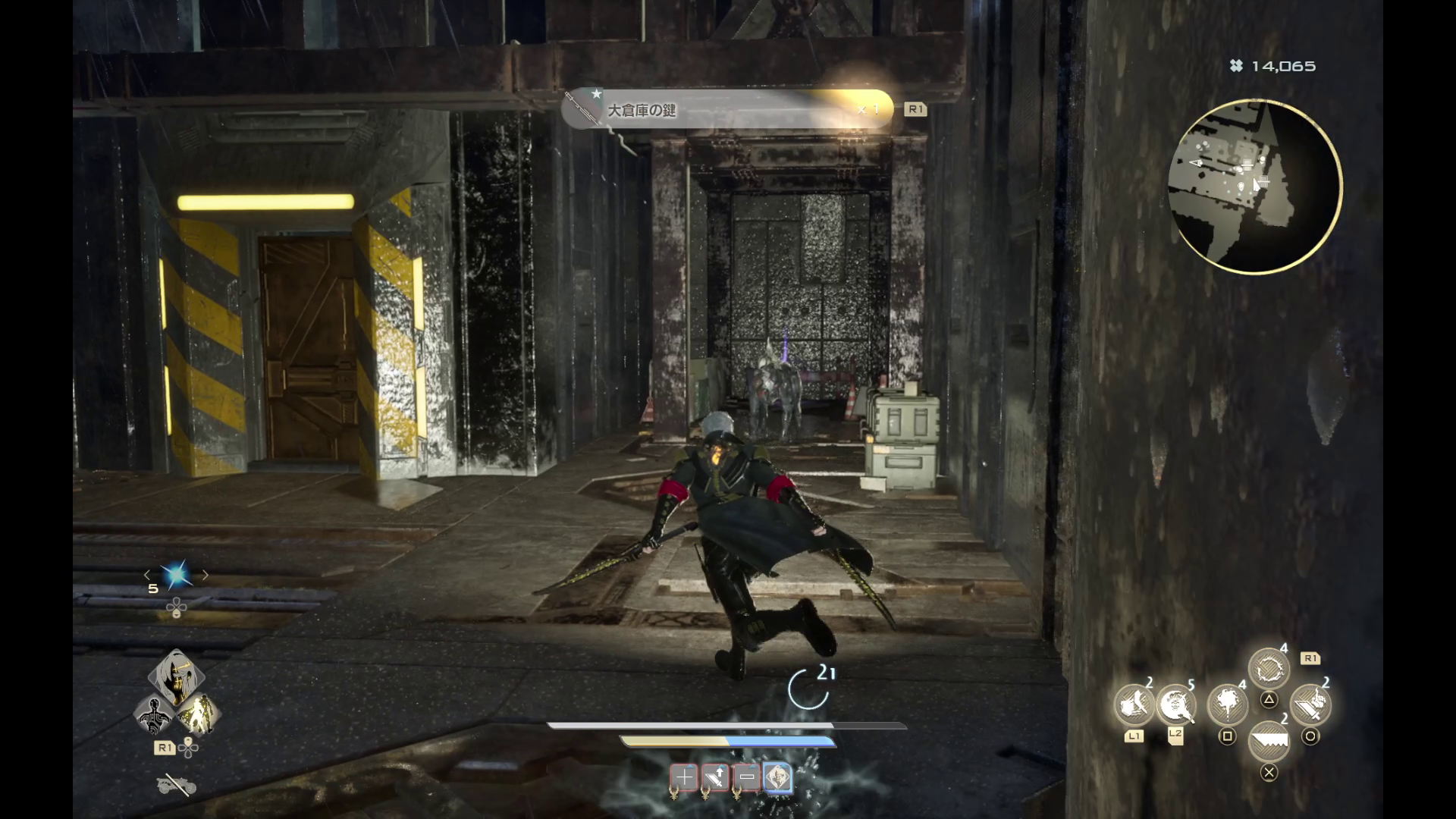Use the masked face flame ability icon
Viewport: 1456px width, 819px height.
pyautogui.click(x=1175, y=705)
